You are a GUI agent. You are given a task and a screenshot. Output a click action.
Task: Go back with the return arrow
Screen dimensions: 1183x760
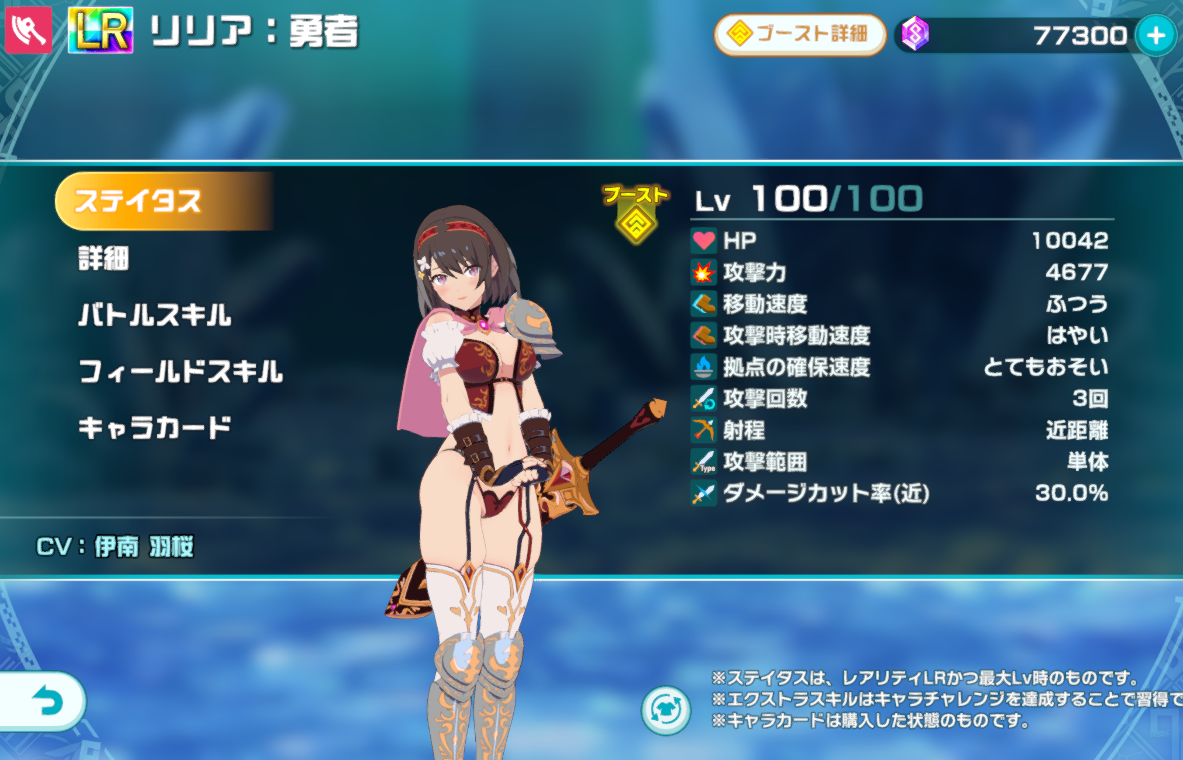click(x=46, y=702)
